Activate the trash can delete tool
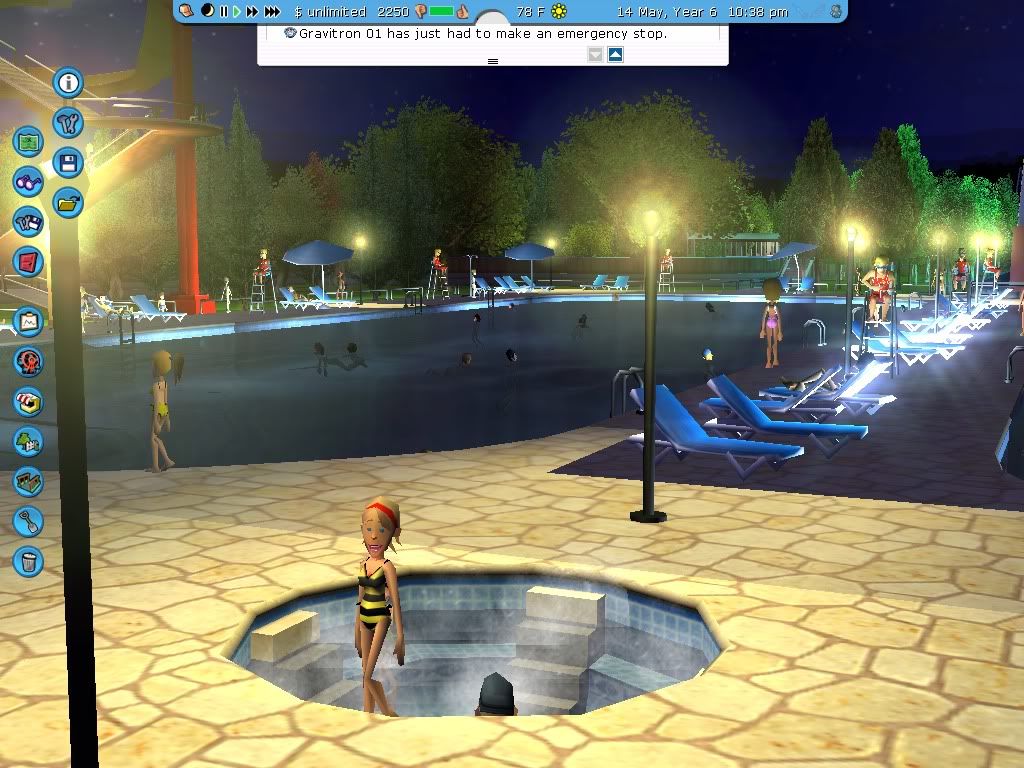This screenshot has height=768, width=1024. pyautogui.click(x=28, y=560)
